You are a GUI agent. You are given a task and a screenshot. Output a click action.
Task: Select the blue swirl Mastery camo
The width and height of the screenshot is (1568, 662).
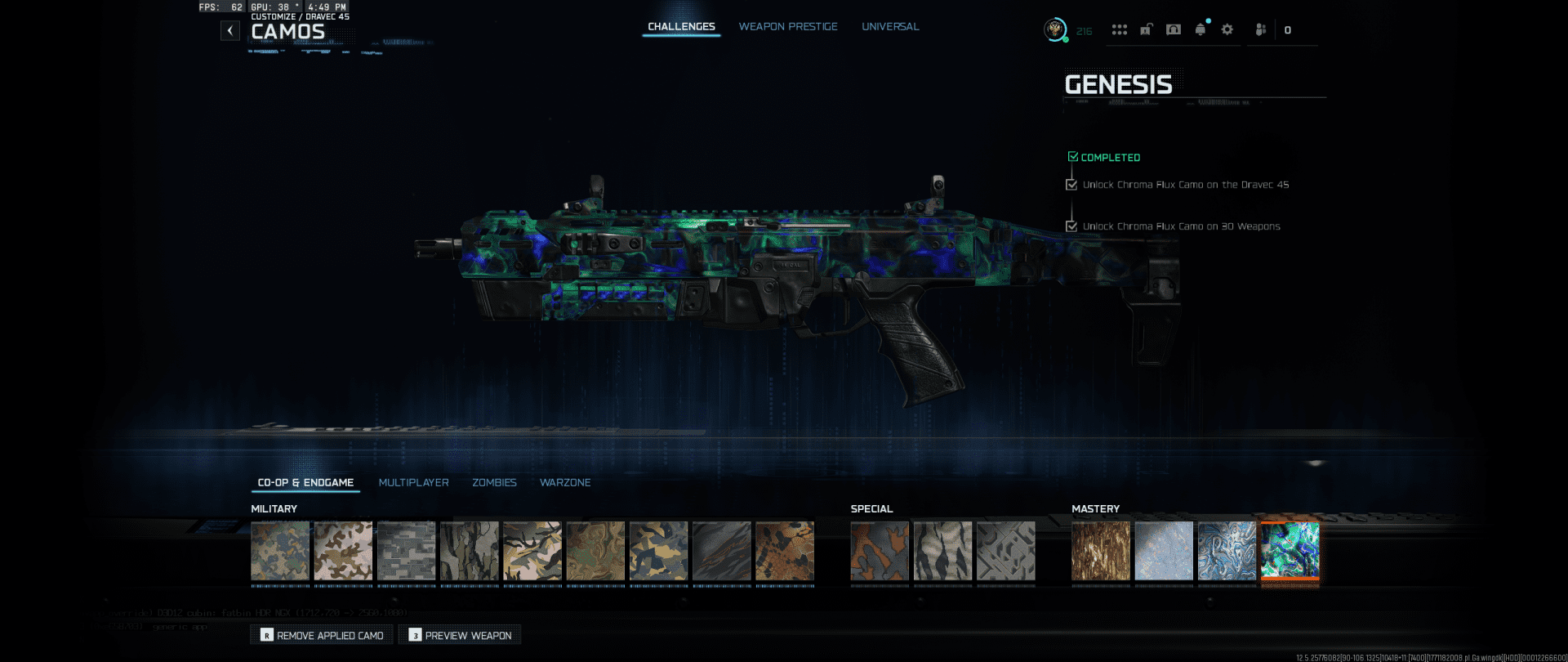pos(1227,551)
